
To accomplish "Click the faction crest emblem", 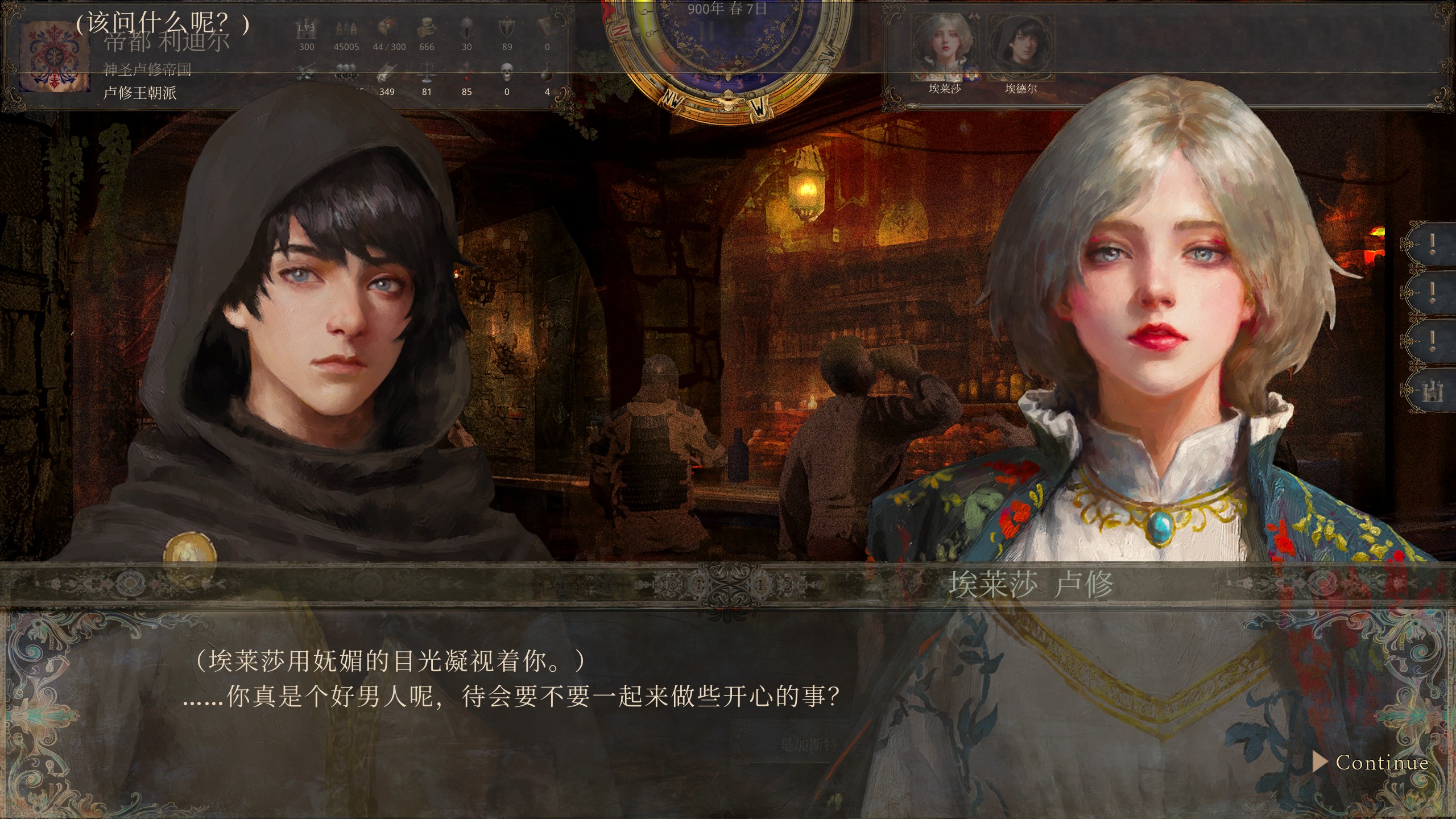I will point(54,58).
